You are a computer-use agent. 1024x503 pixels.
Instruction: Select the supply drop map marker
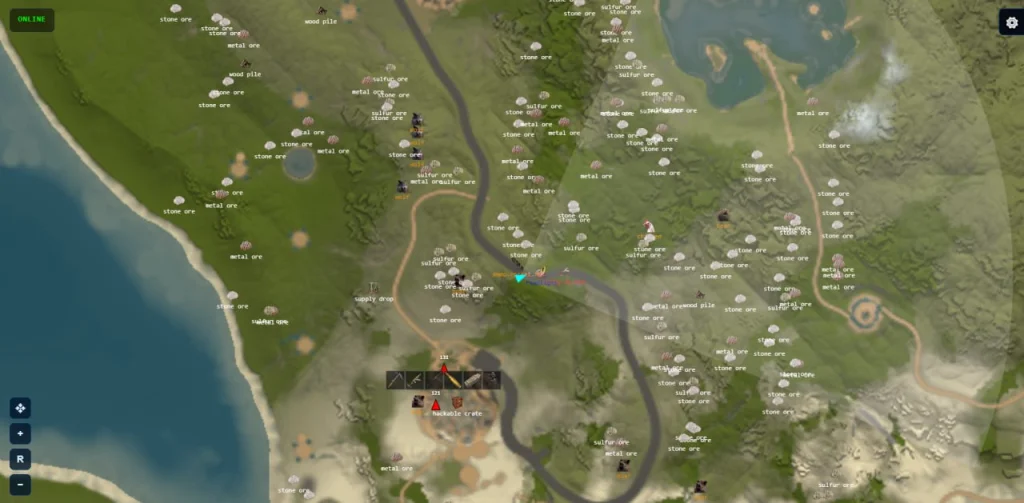click(x=372, y=288)
